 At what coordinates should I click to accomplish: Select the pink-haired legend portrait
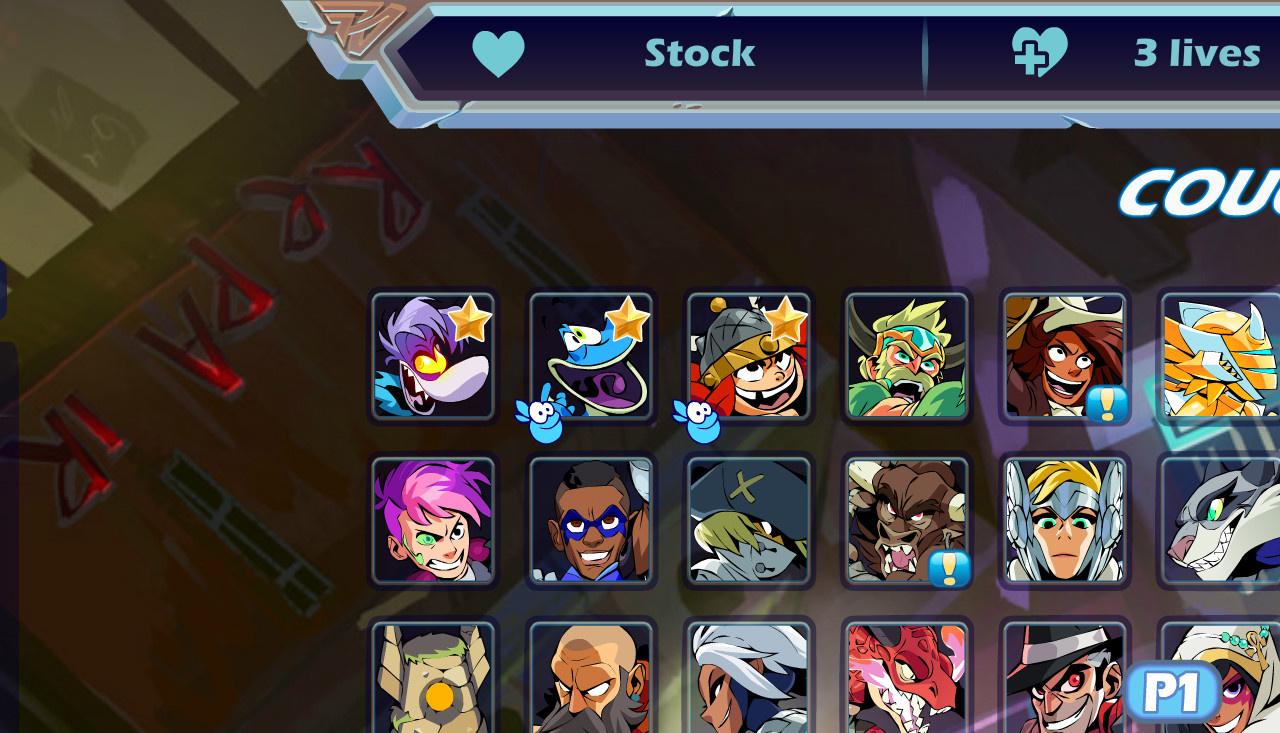coord(434,521)
